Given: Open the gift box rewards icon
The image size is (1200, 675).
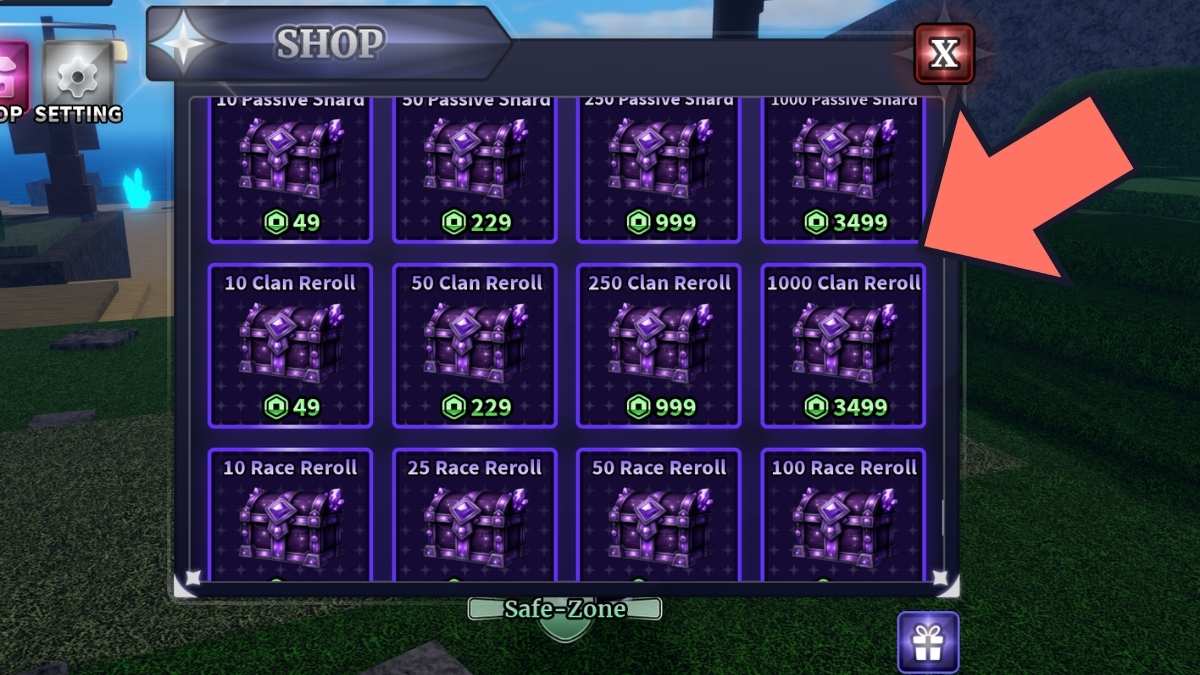Looking at the screenshot, I should click(x=927, y=641).
